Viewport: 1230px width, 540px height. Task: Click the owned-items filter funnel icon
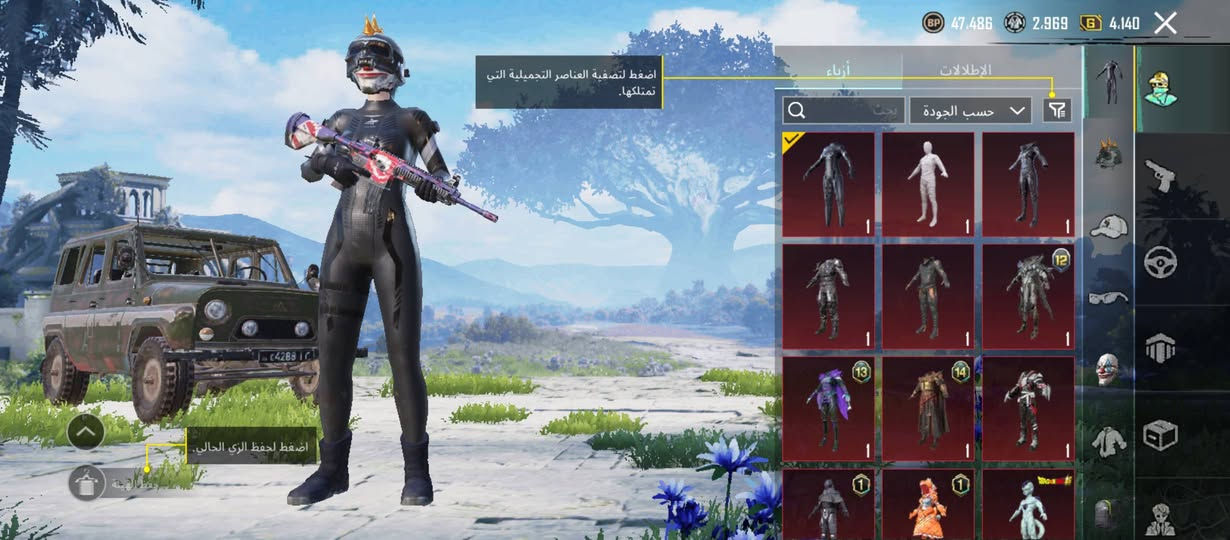click(1056, 111)
